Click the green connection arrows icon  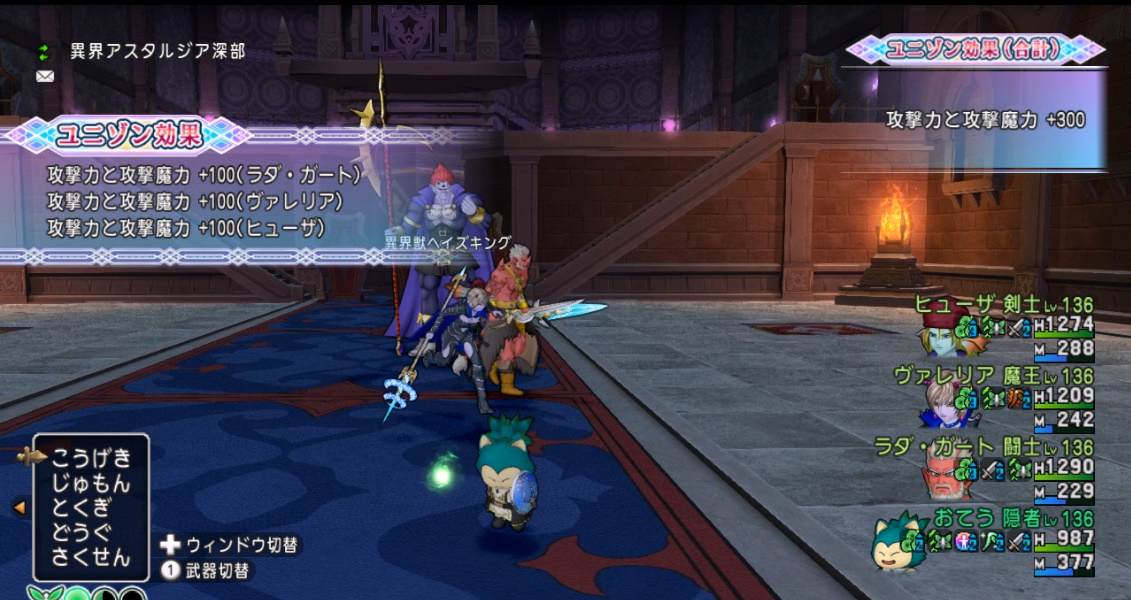click(x=45, y=51)
